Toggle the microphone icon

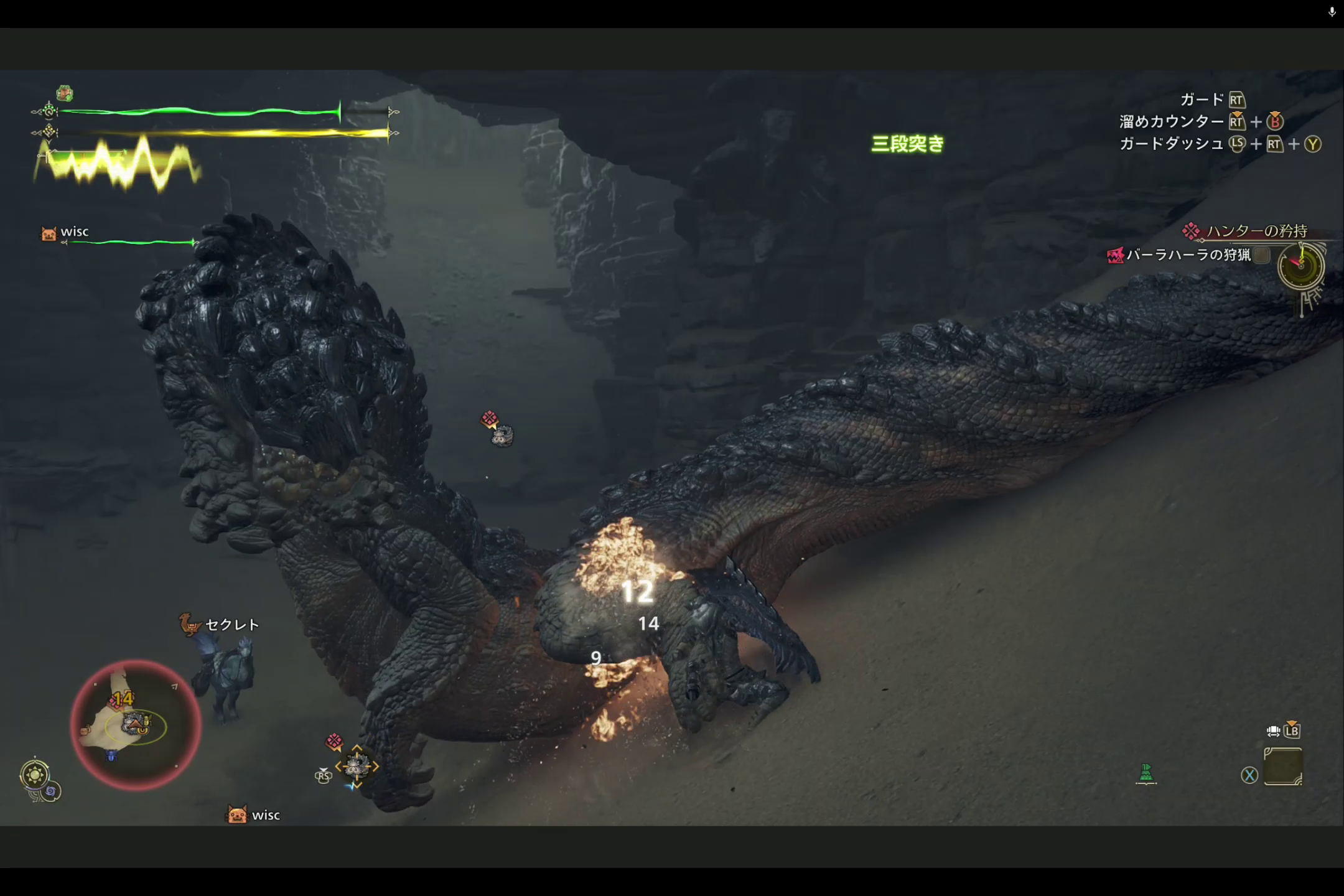click(1332, 12)
